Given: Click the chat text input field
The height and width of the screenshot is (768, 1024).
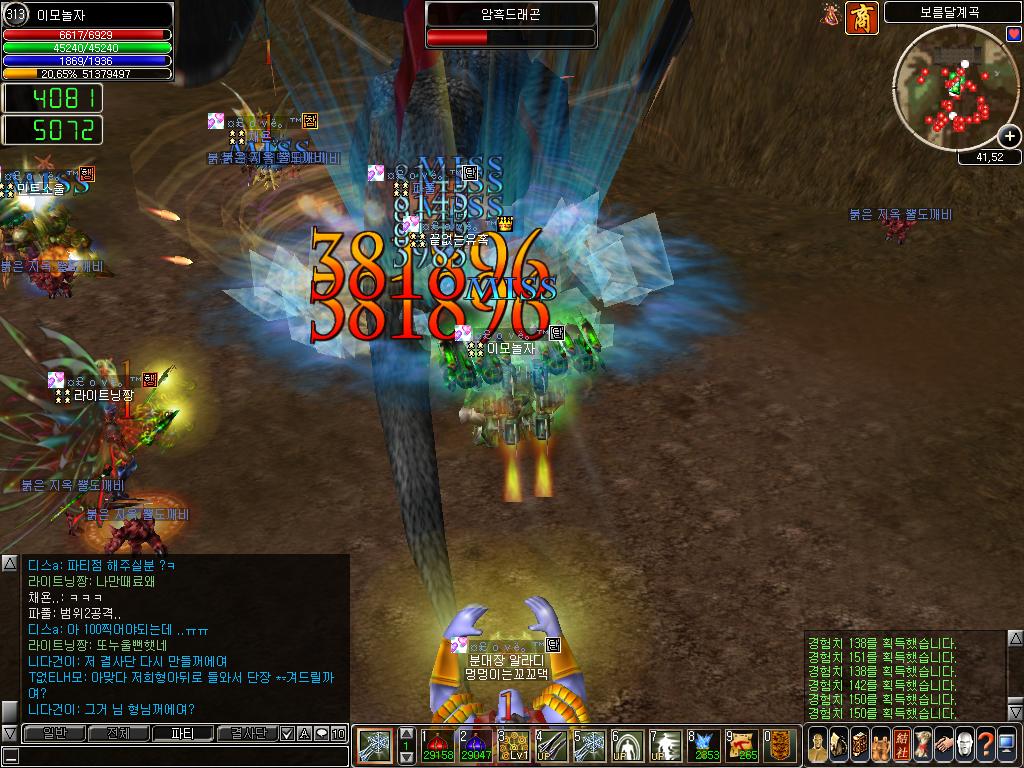Looking at the screenshot, I should click(180, 756).
